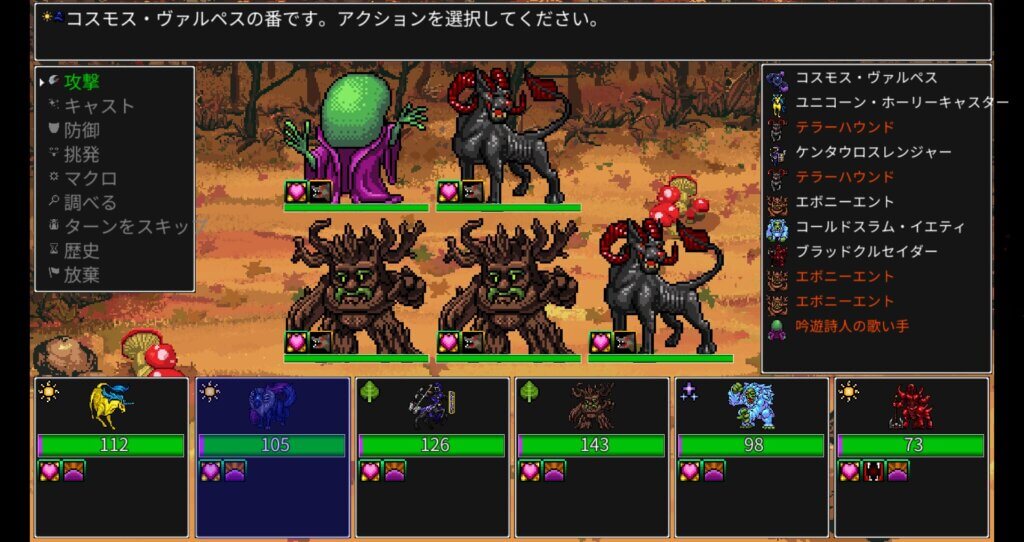Choose ターンをスキップ to skip the turn
The height and width of the screenshot is (542, 1024).
tap(125, 227)
